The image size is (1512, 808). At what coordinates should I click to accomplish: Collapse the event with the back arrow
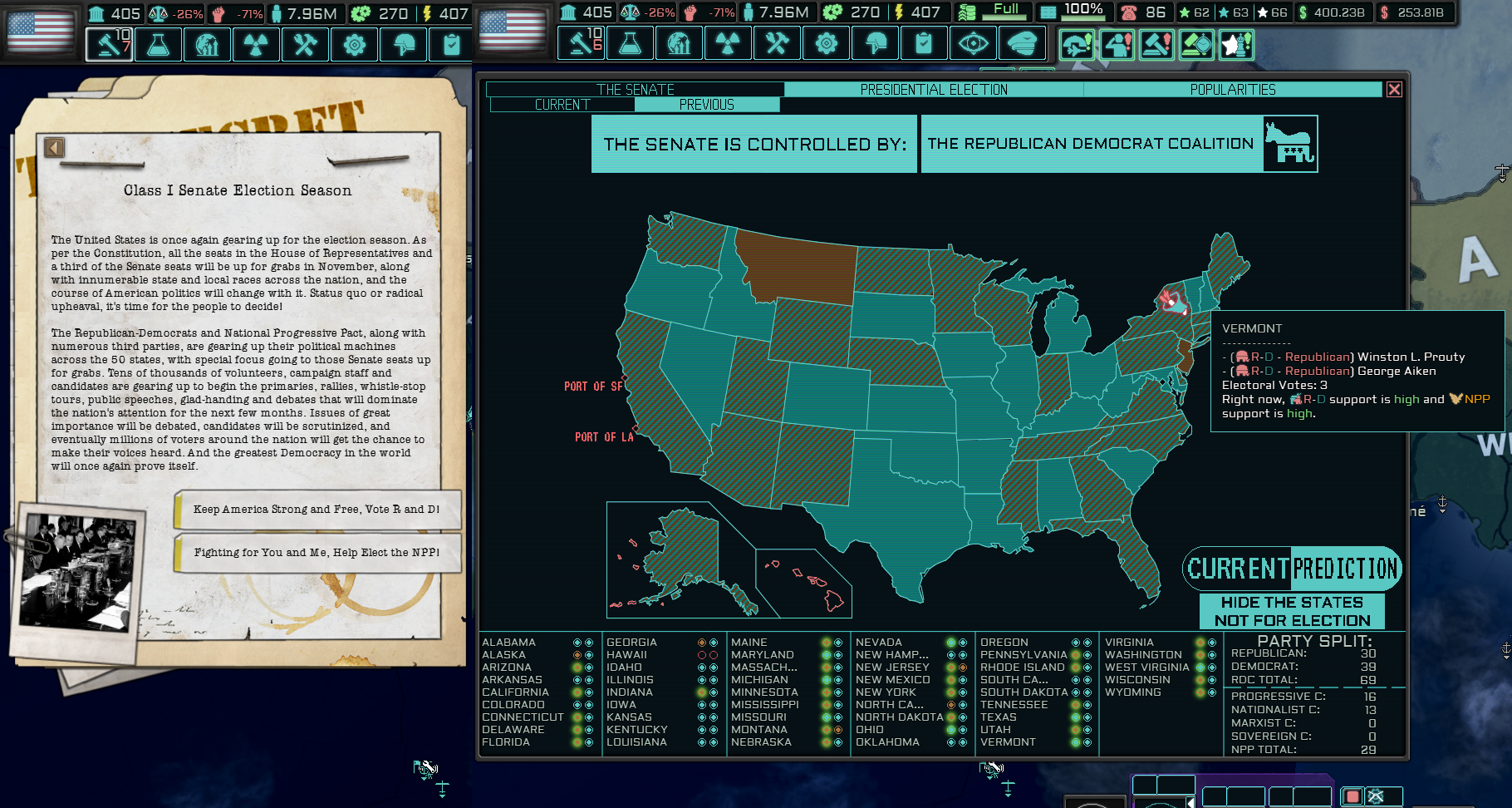(x=53, y=146)
